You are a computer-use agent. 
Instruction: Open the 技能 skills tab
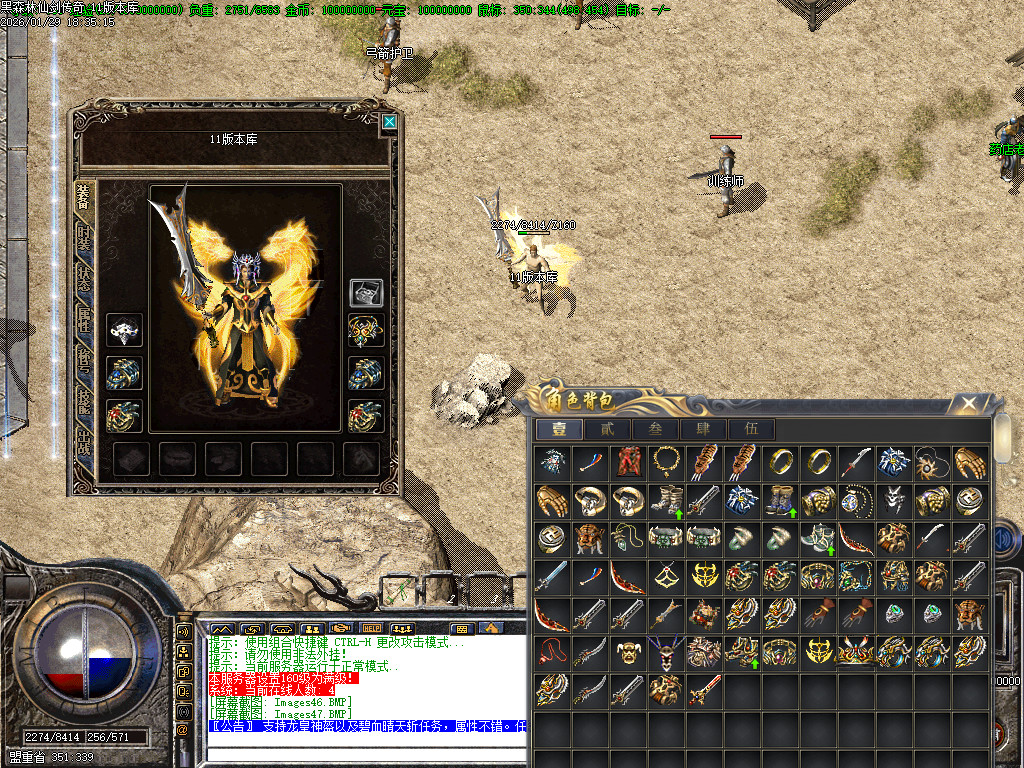[85, 404]
